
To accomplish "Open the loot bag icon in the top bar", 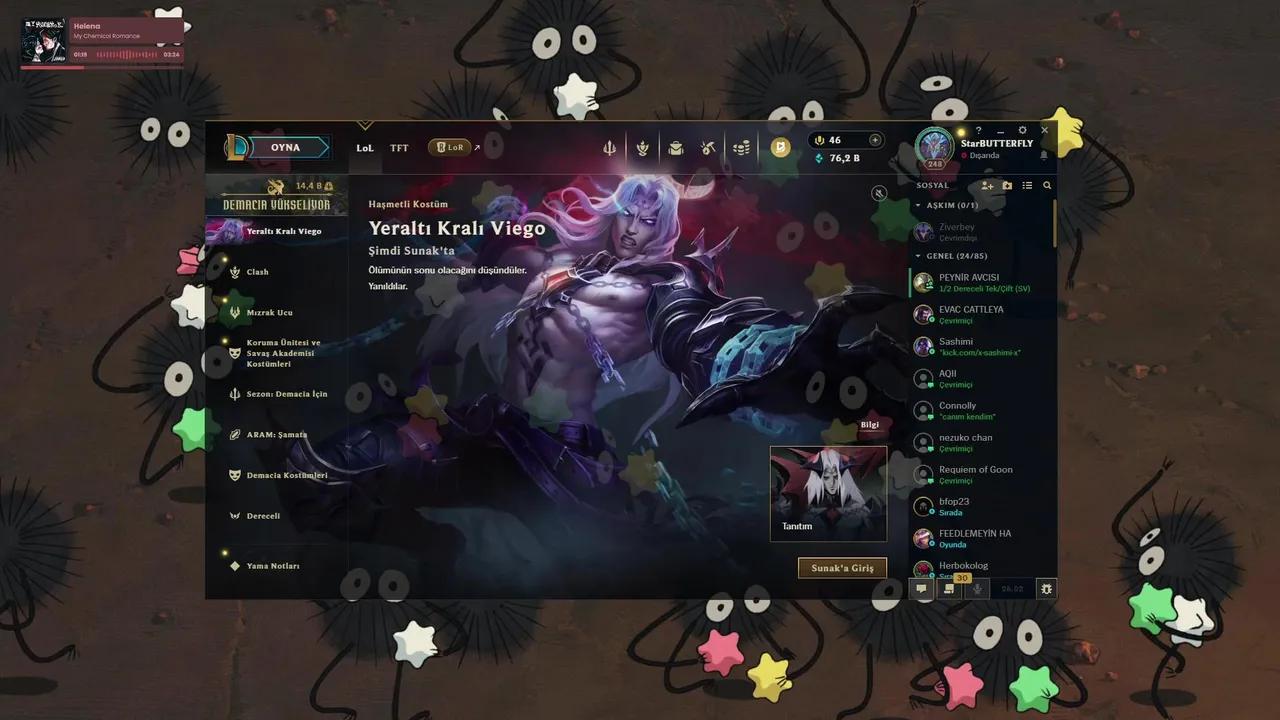I will 675,146.
